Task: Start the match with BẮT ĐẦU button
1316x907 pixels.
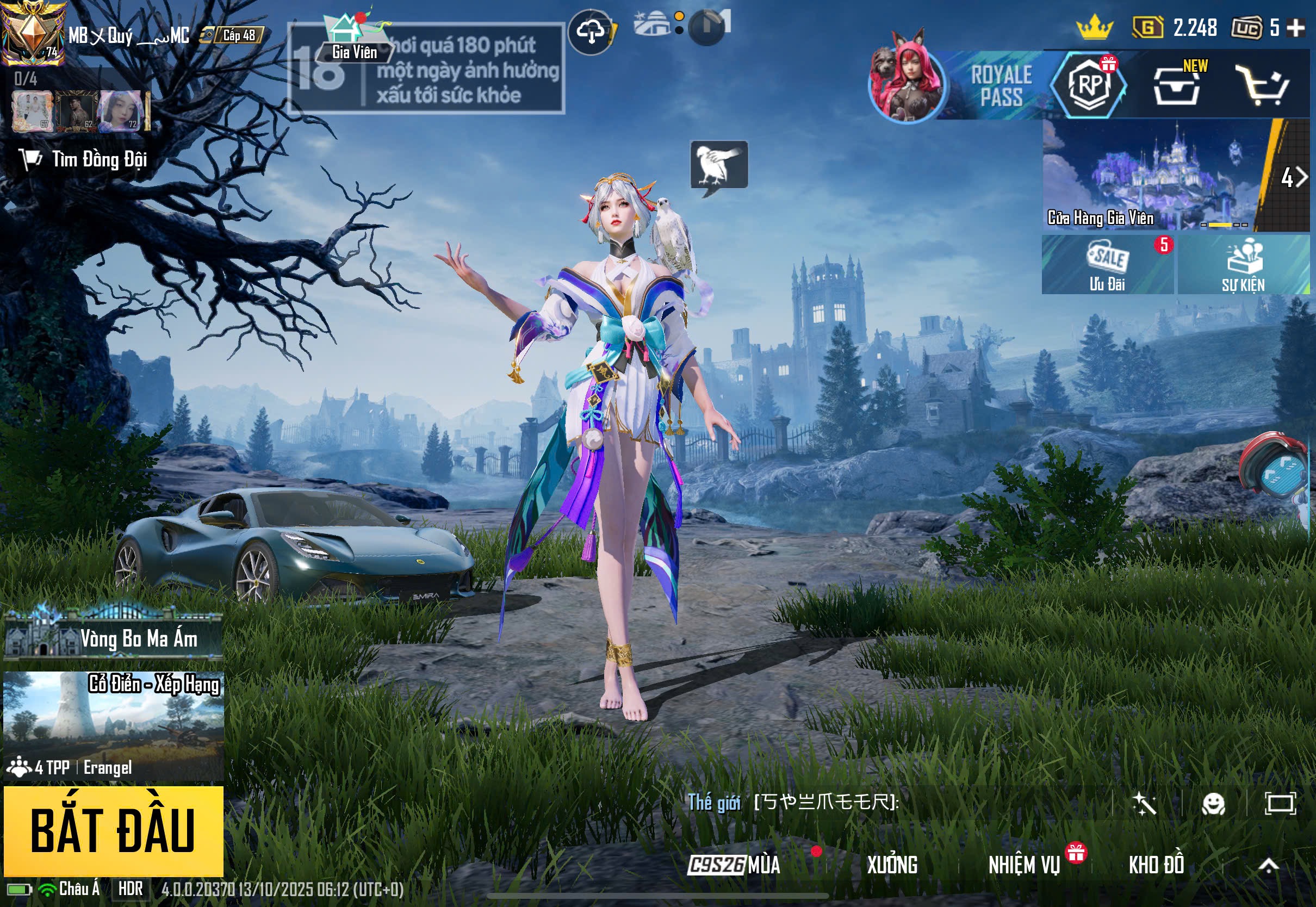Action: pyautogui.click(x=113, y=830)
